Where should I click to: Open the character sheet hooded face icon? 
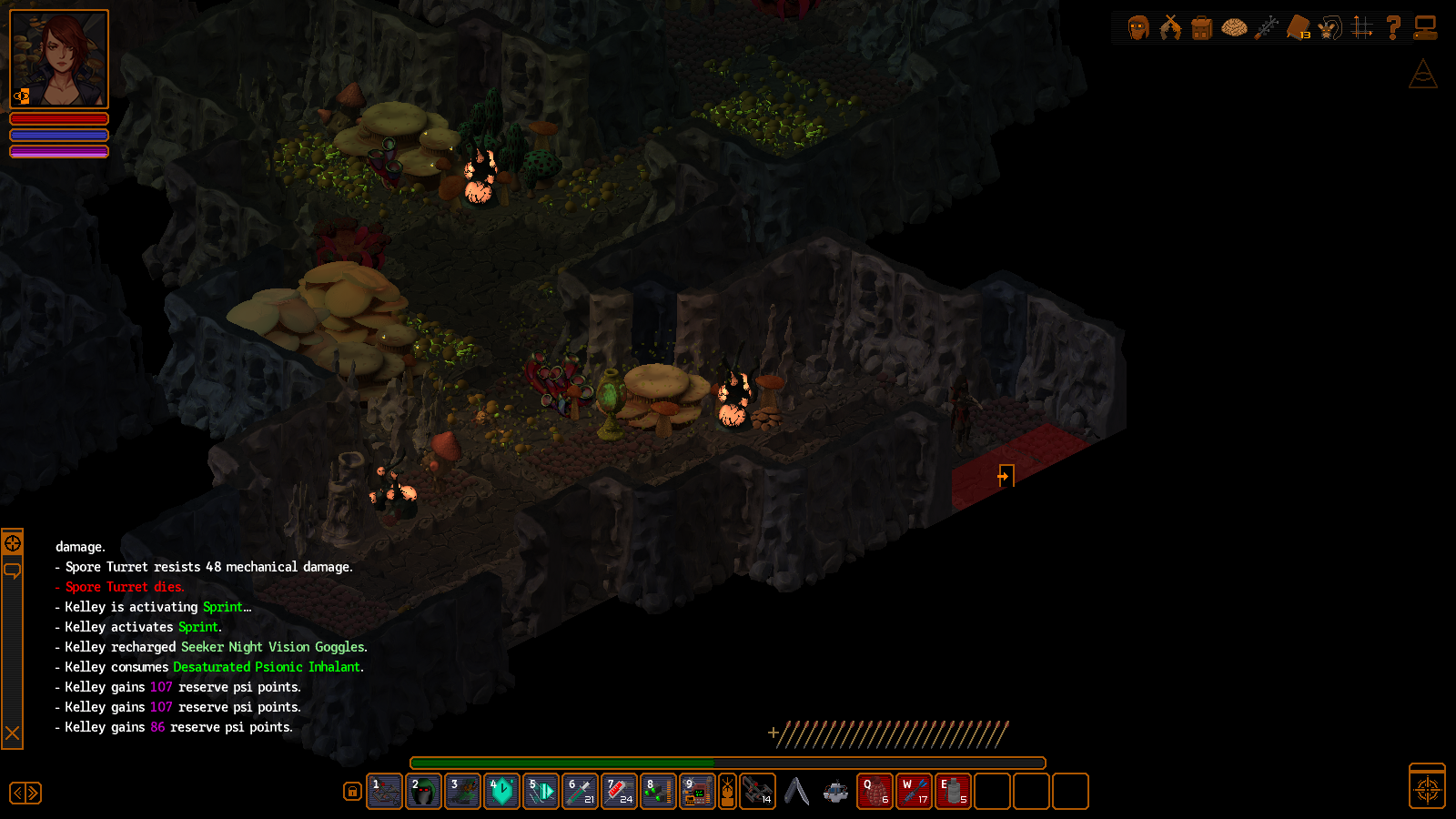[1138, 28]
